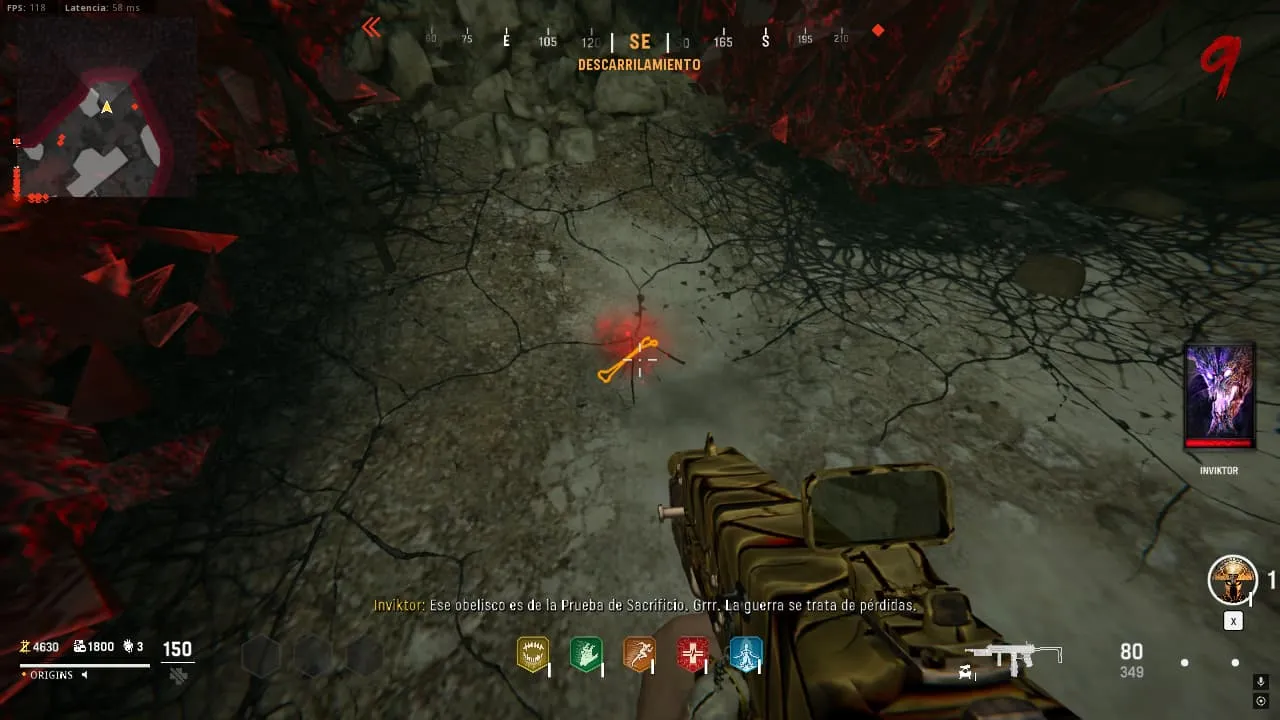Click the SE heading on the compass
The image size is (1280, 720).
click(640, 42)
